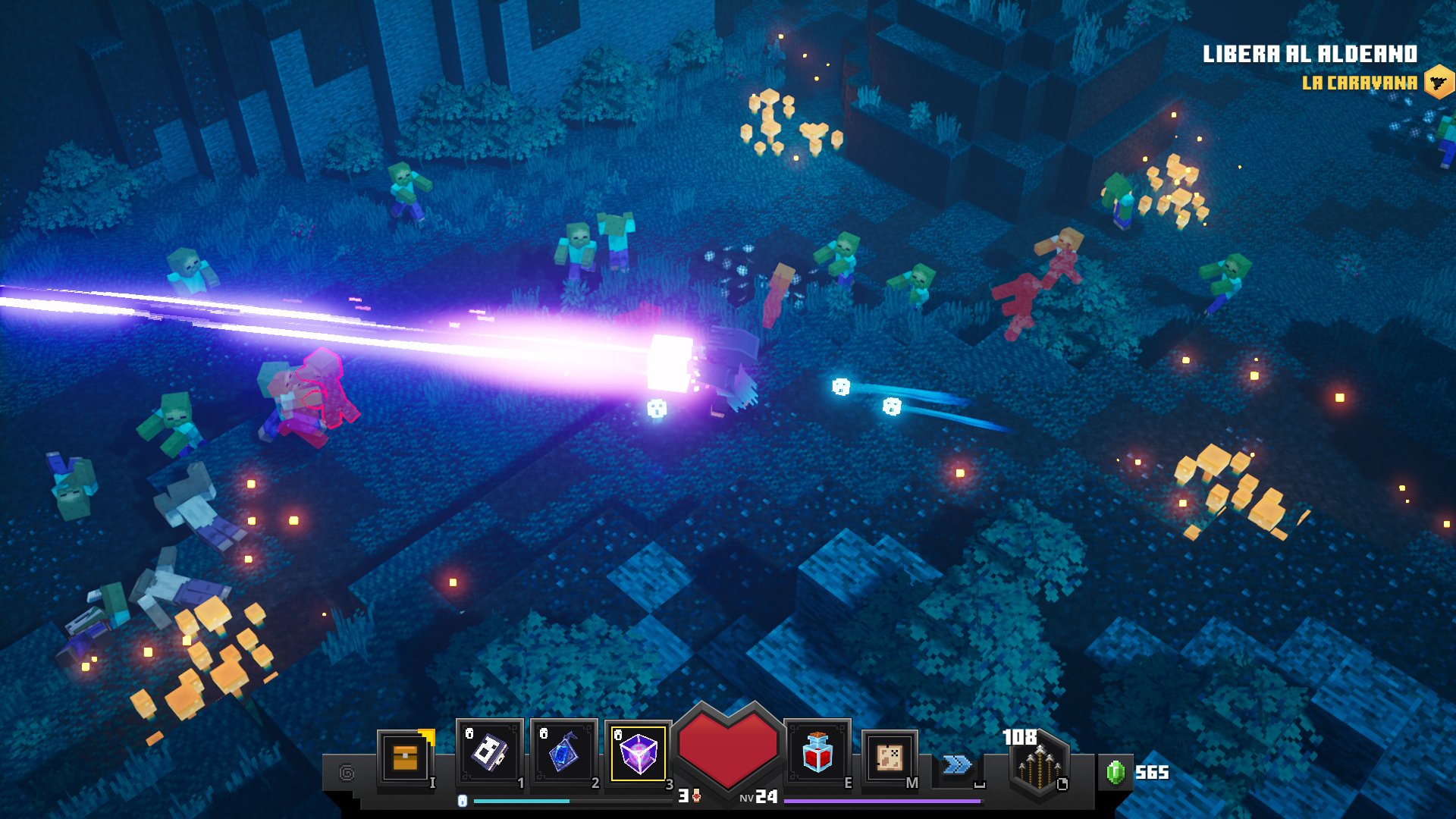Click the mouse button prompt above slot 1
The image size is (1456, 819).
point(468,733)
